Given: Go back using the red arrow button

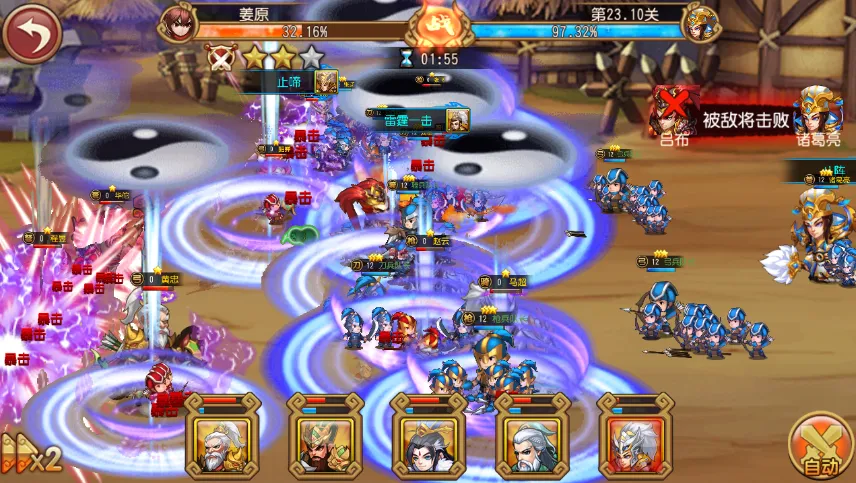Looking at the screenshot, I should pos(31,33).
